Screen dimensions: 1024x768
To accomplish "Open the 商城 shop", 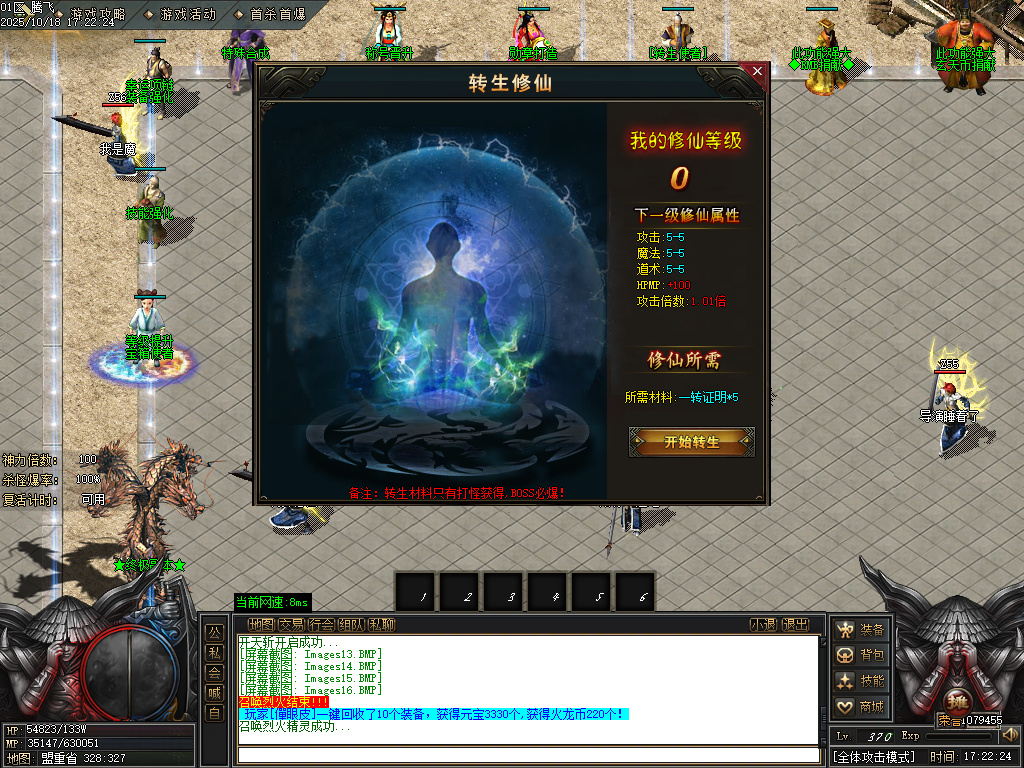I will tap(861, 707).
